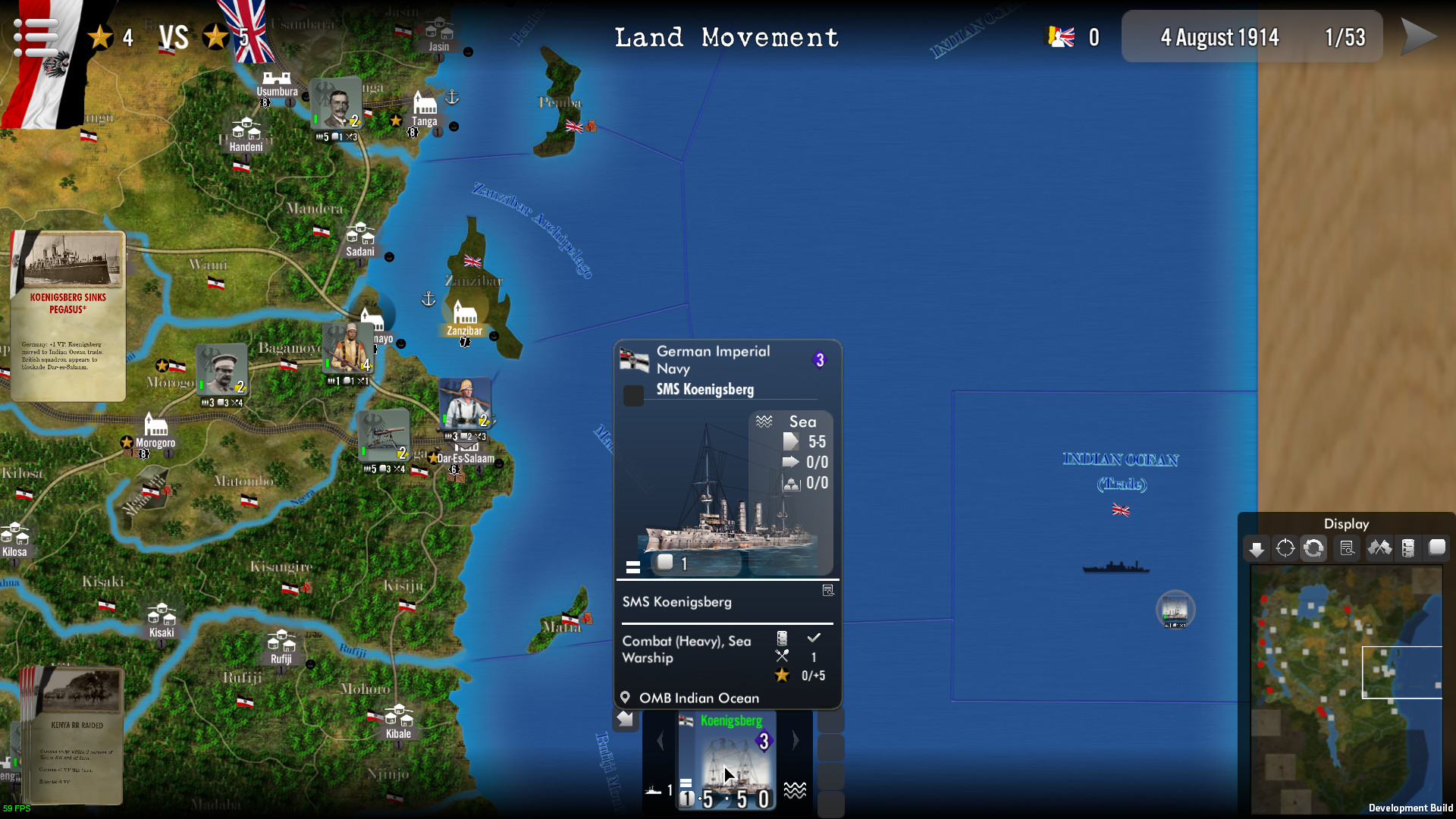Click the Land Movement phase banner
The width and height of the screenshot is (1456, 819).
(726, 36)
